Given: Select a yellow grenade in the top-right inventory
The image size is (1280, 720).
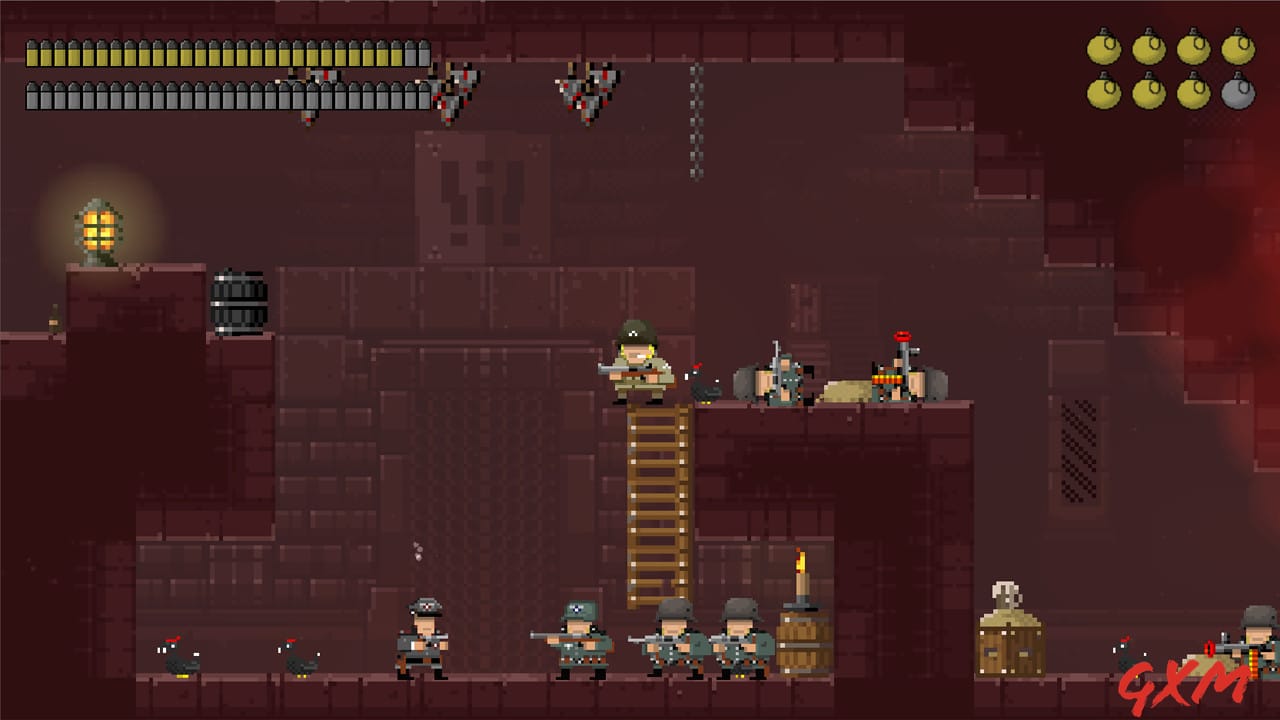Looking at the screenshot, I should 1104,47.
